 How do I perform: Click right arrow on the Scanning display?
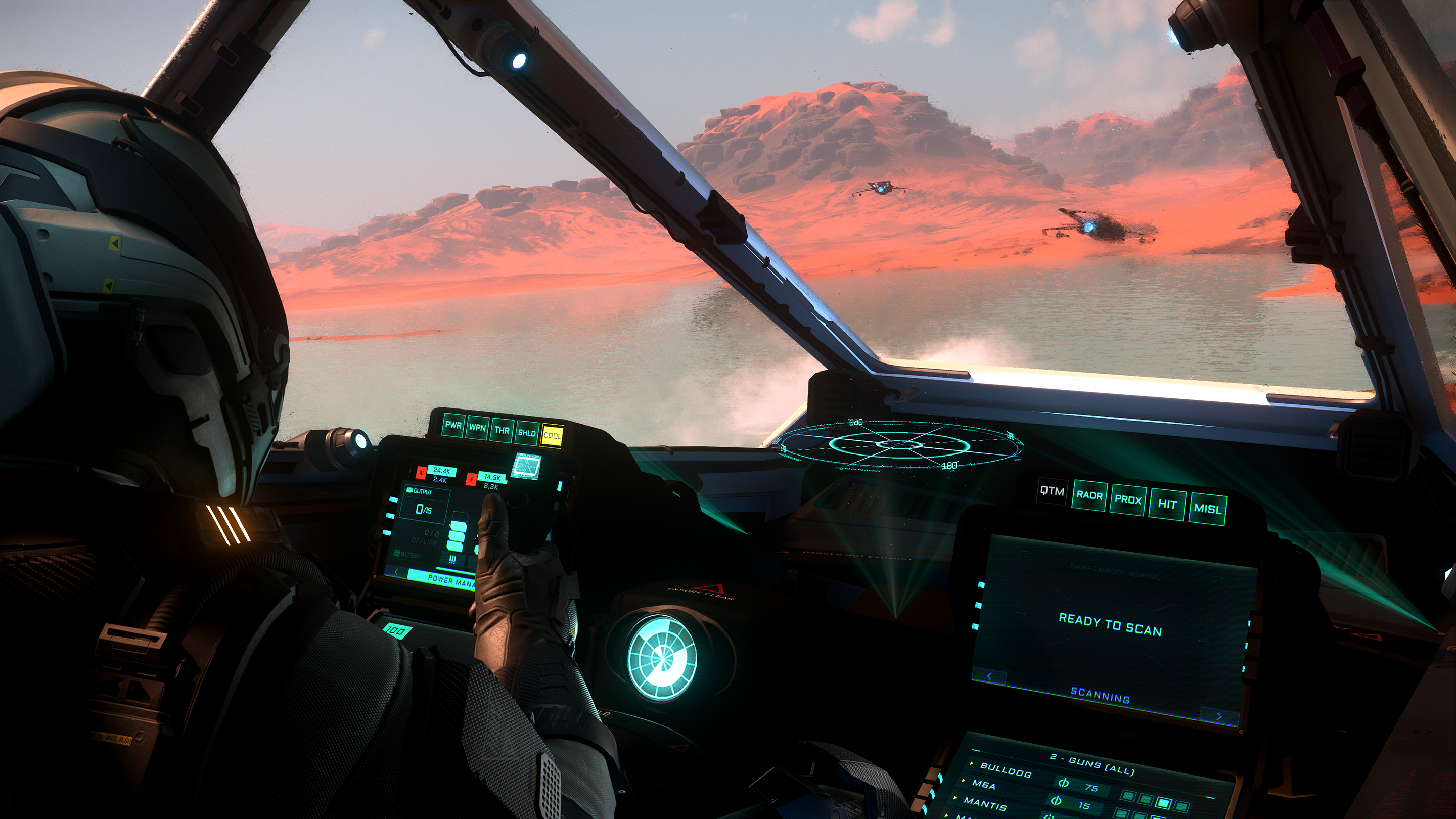(1218, 716)
